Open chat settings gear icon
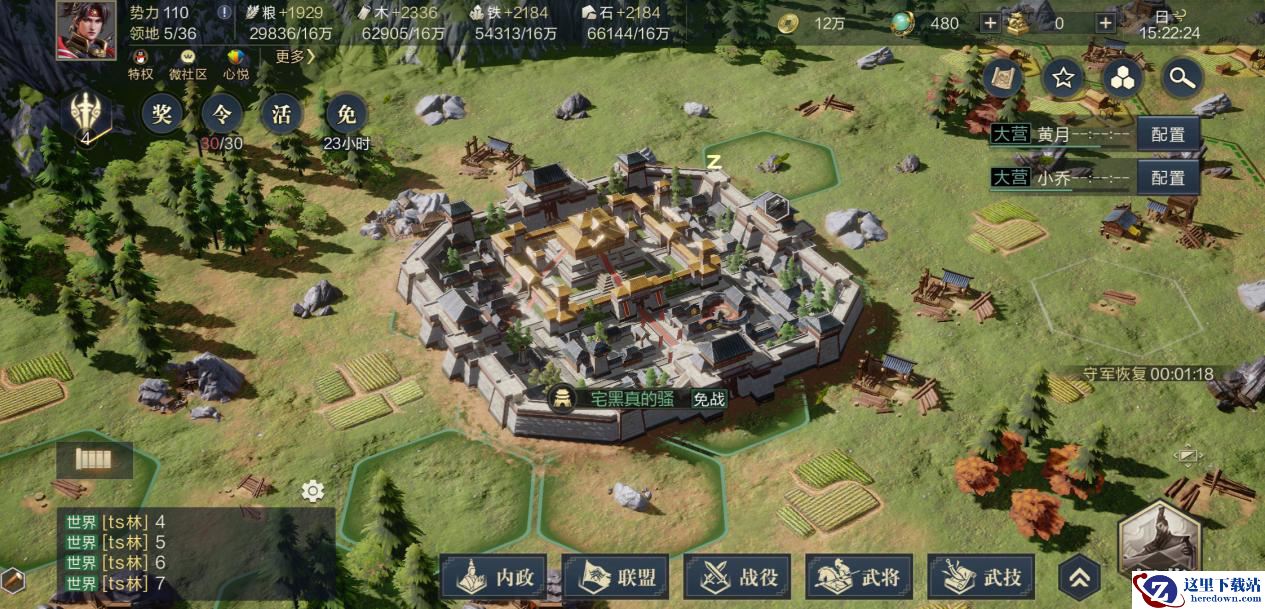Image resolution: width=1265 pixels, height=609 pixels. pos(313,491)
